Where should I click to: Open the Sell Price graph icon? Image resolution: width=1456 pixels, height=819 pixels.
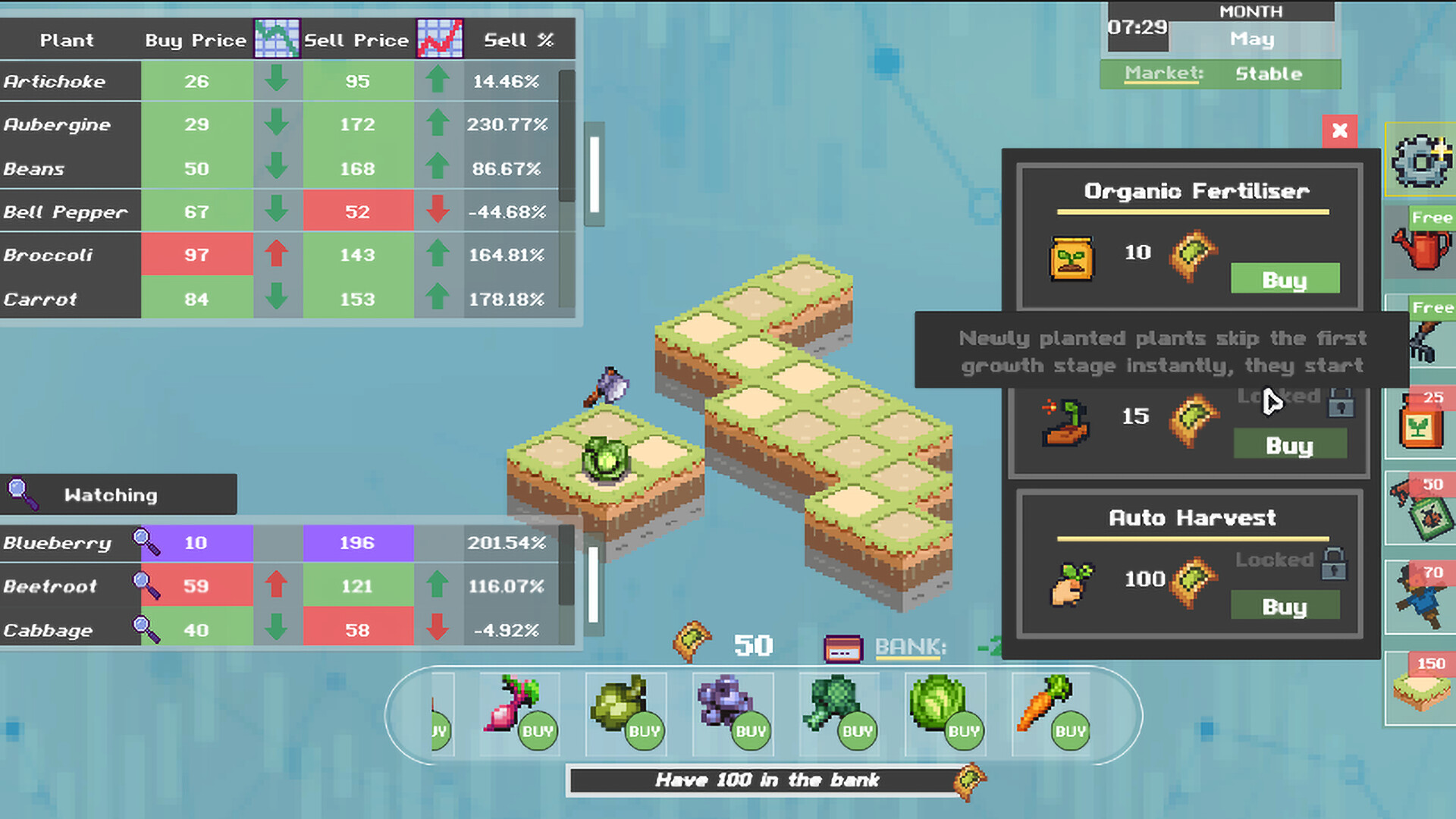(x=441, y=39)
